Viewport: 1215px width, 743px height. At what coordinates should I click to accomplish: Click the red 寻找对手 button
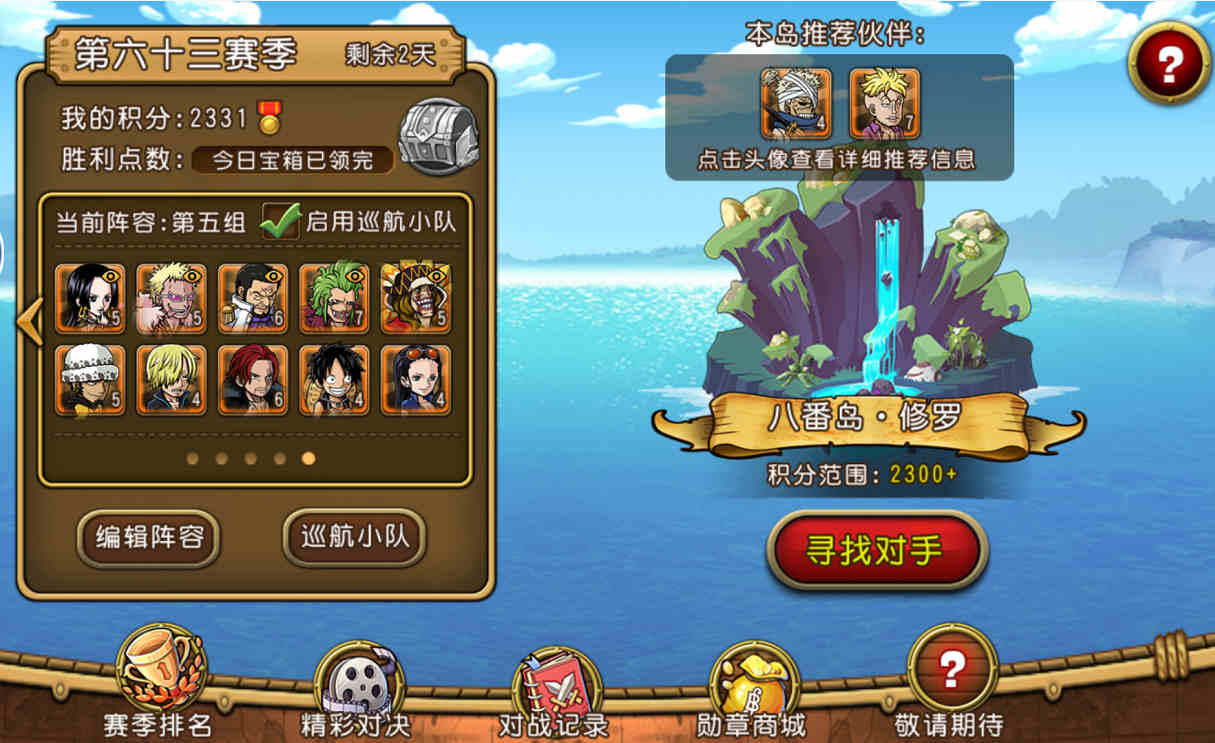point(876,550)
